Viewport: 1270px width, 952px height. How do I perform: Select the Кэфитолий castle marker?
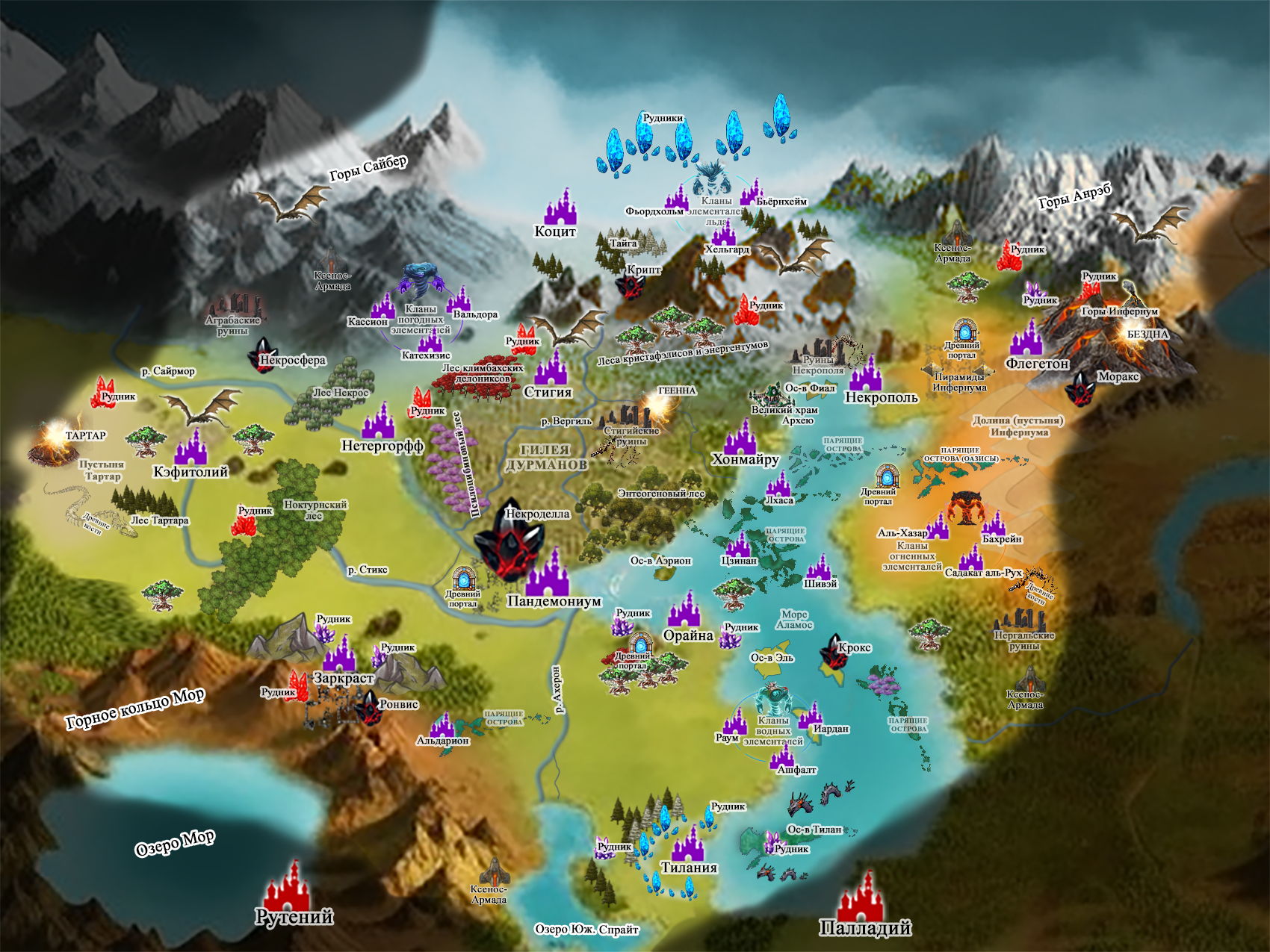click(x=191, y=447)
